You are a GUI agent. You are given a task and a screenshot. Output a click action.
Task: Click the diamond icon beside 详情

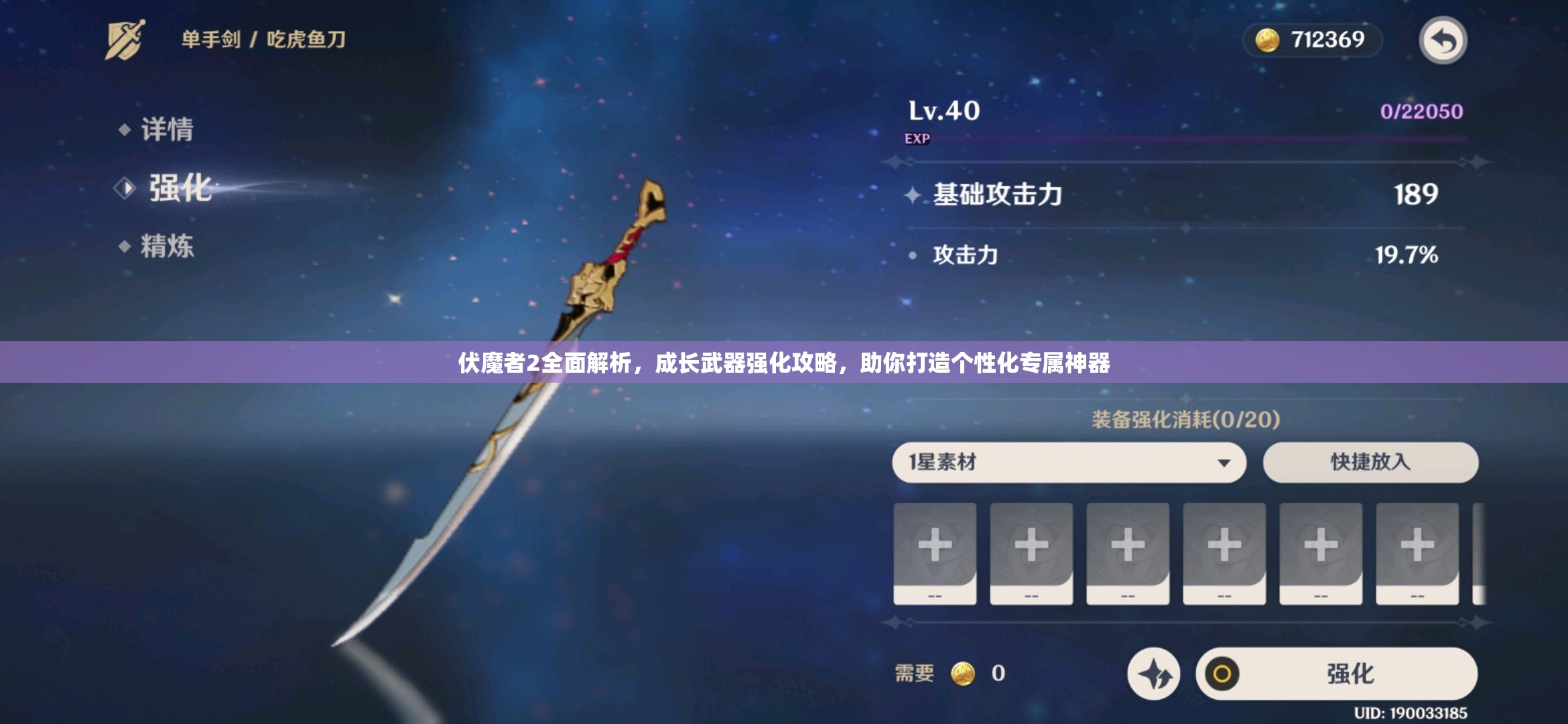click(x=126, y=131)
